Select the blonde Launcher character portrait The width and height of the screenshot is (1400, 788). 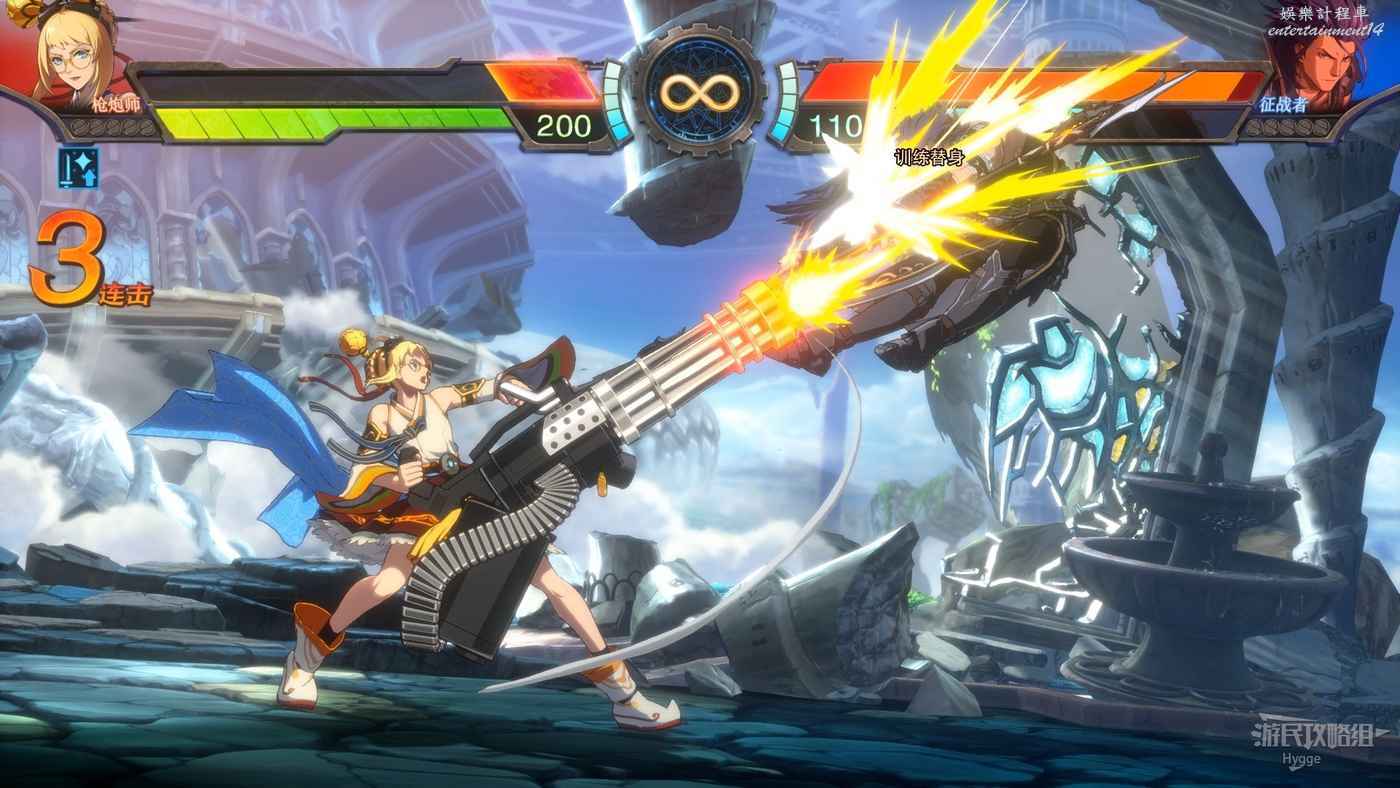pyautogui.click(x=72, y=55)
